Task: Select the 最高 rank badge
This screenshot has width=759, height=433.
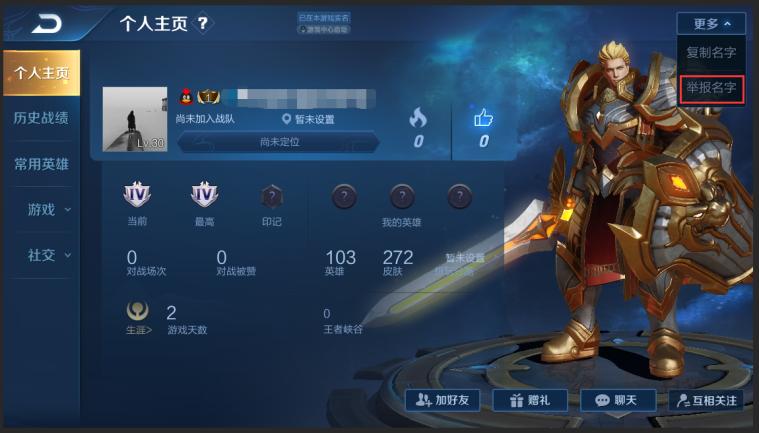Action: click(204, 197)
